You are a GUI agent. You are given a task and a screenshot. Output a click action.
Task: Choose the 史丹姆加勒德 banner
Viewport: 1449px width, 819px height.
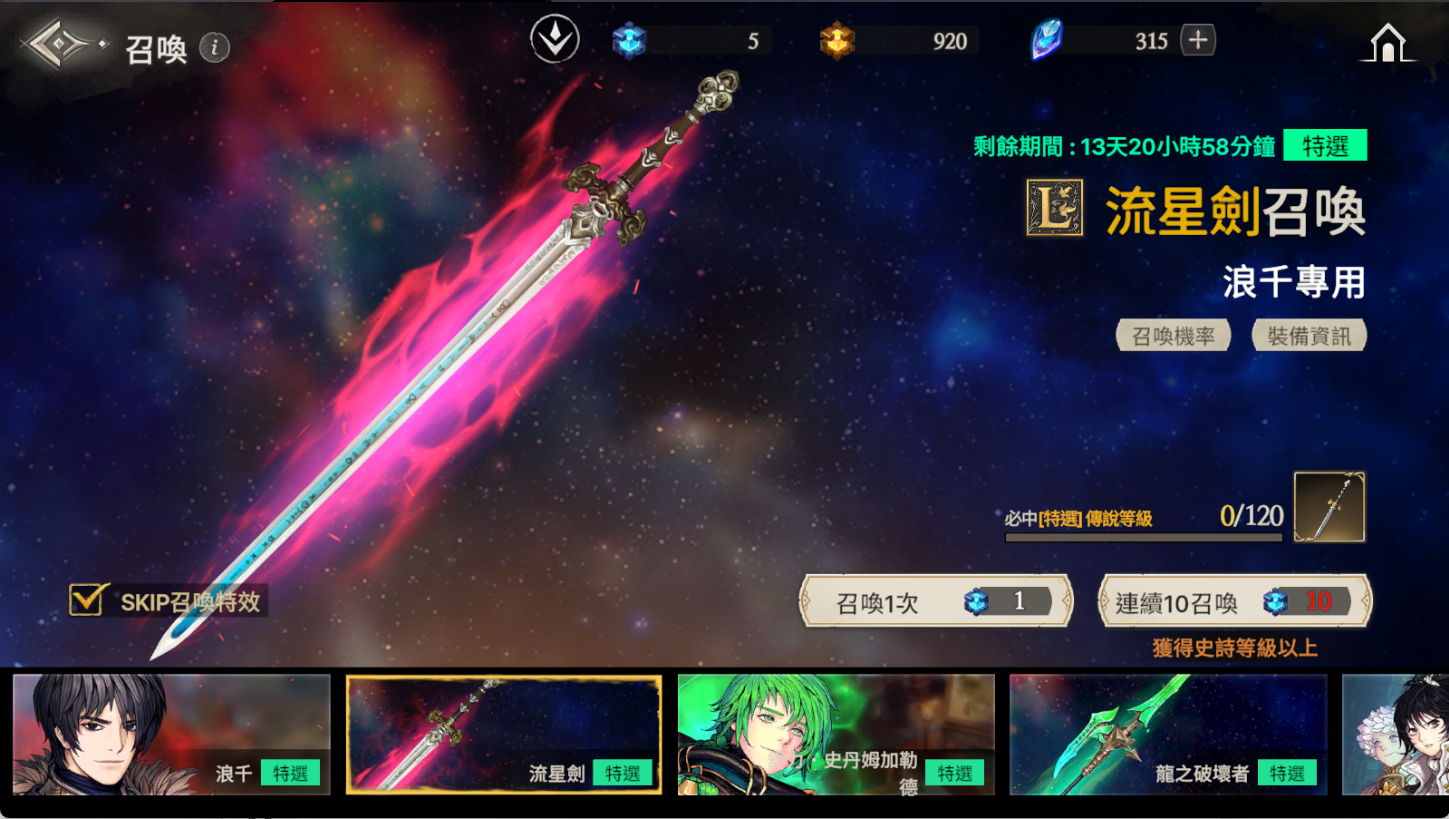pyautogui.click(x=836, y=734)
